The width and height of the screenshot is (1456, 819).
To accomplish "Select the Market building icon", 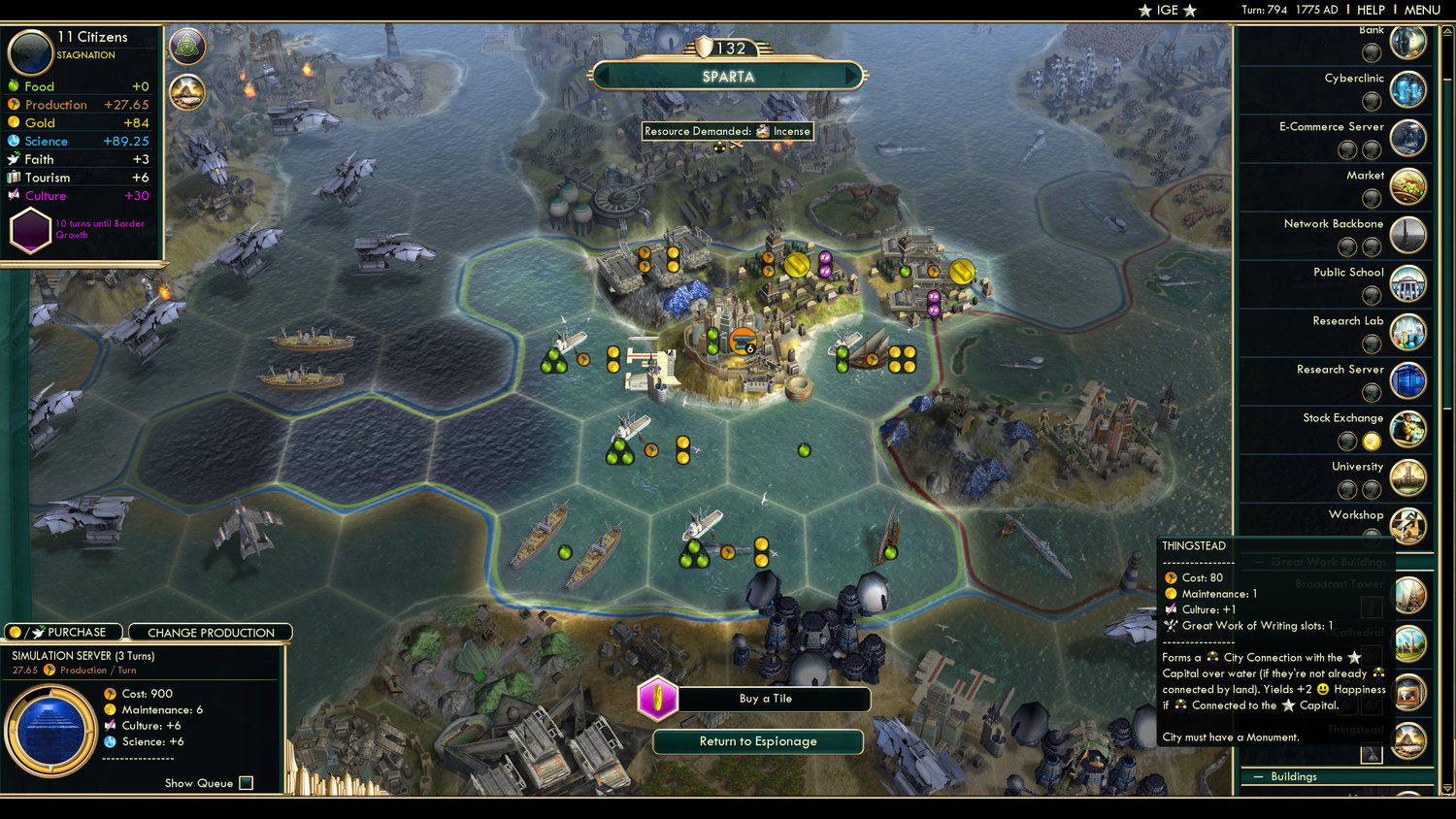I will coord(1408,186).
